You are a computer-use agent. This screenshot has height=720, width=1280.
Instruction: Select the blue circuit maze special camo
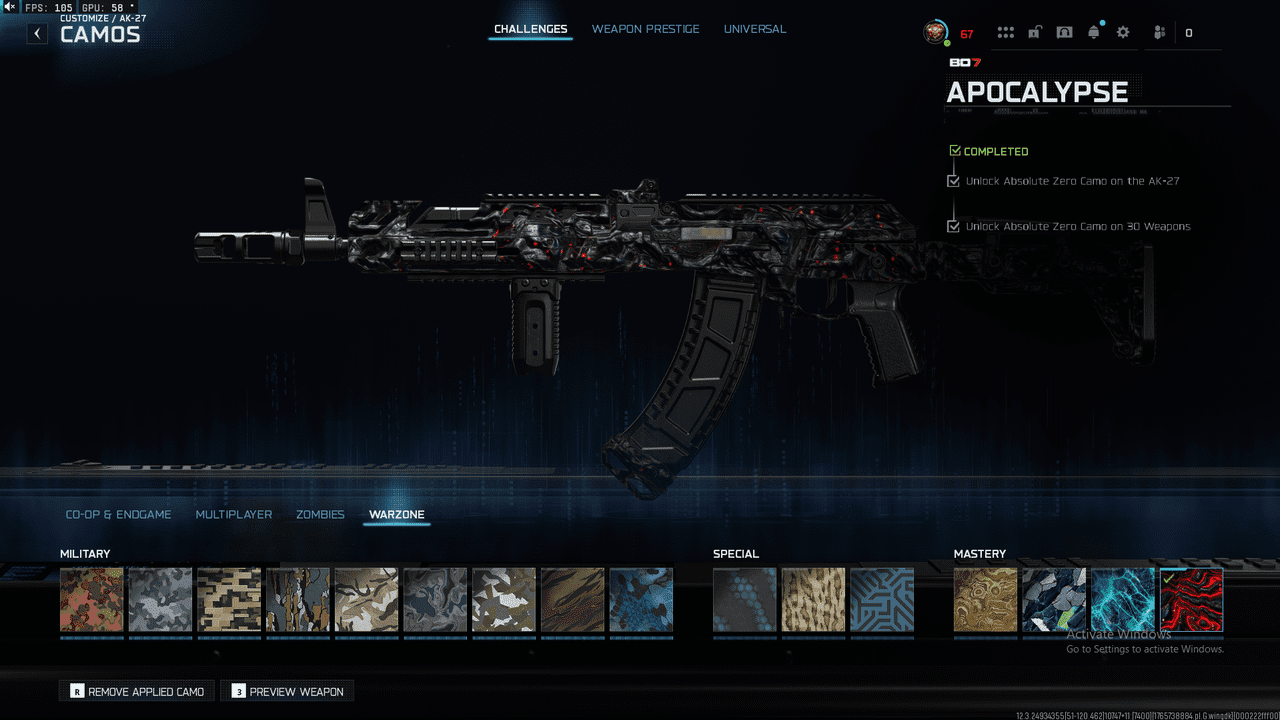pyautogui.click(x=882, y=600)
